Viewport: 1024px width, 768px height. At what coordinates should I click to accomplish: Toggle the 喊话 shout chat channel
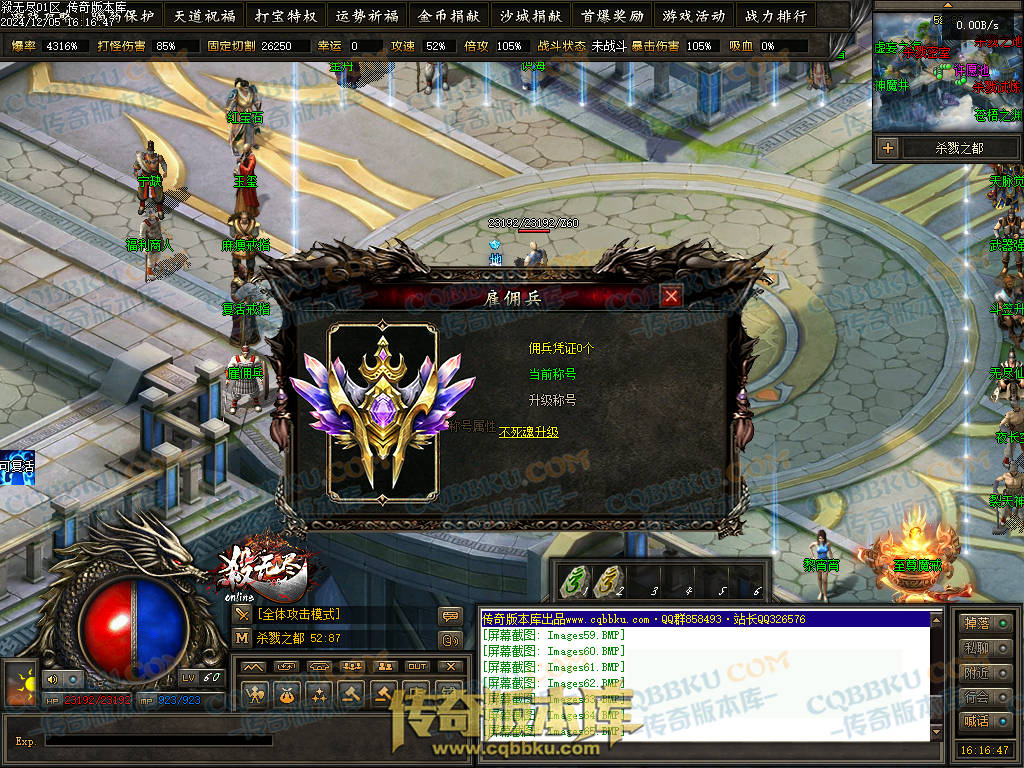point(984,721)
